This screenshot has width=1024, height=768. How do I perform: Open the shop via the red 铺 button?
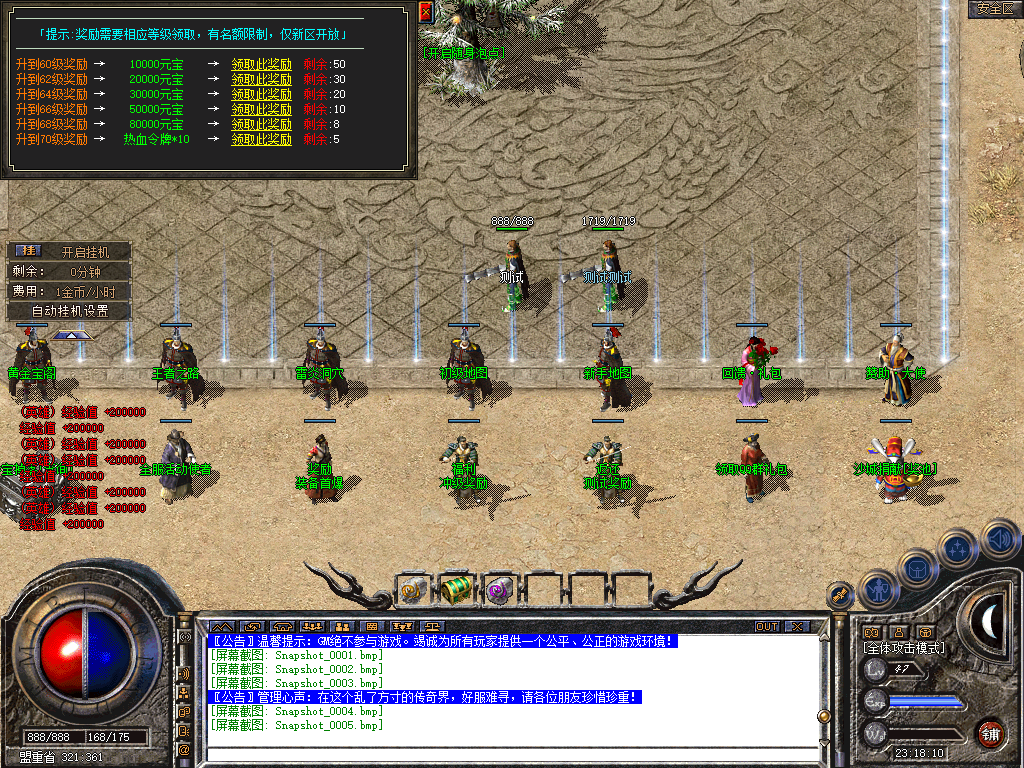[990, 733]
